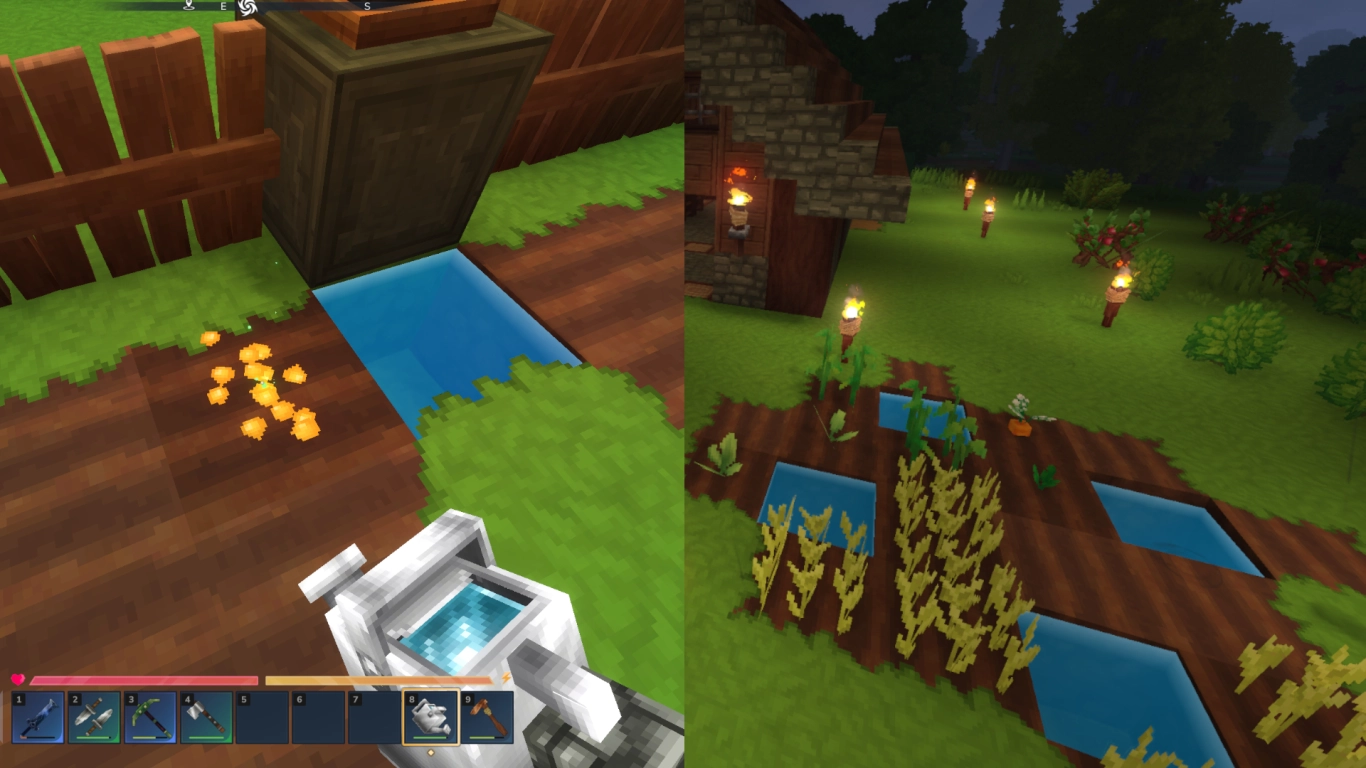
Task: Click the heart icon by the health bar
Action: tap(18, 678)
